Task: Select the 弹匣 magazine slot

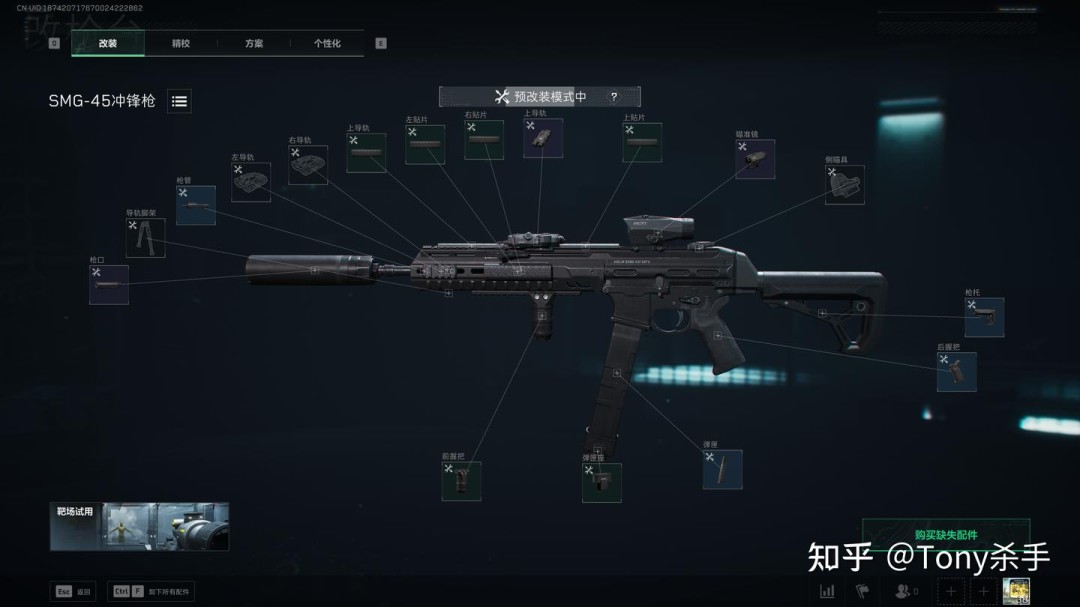Action: [722, 469]
